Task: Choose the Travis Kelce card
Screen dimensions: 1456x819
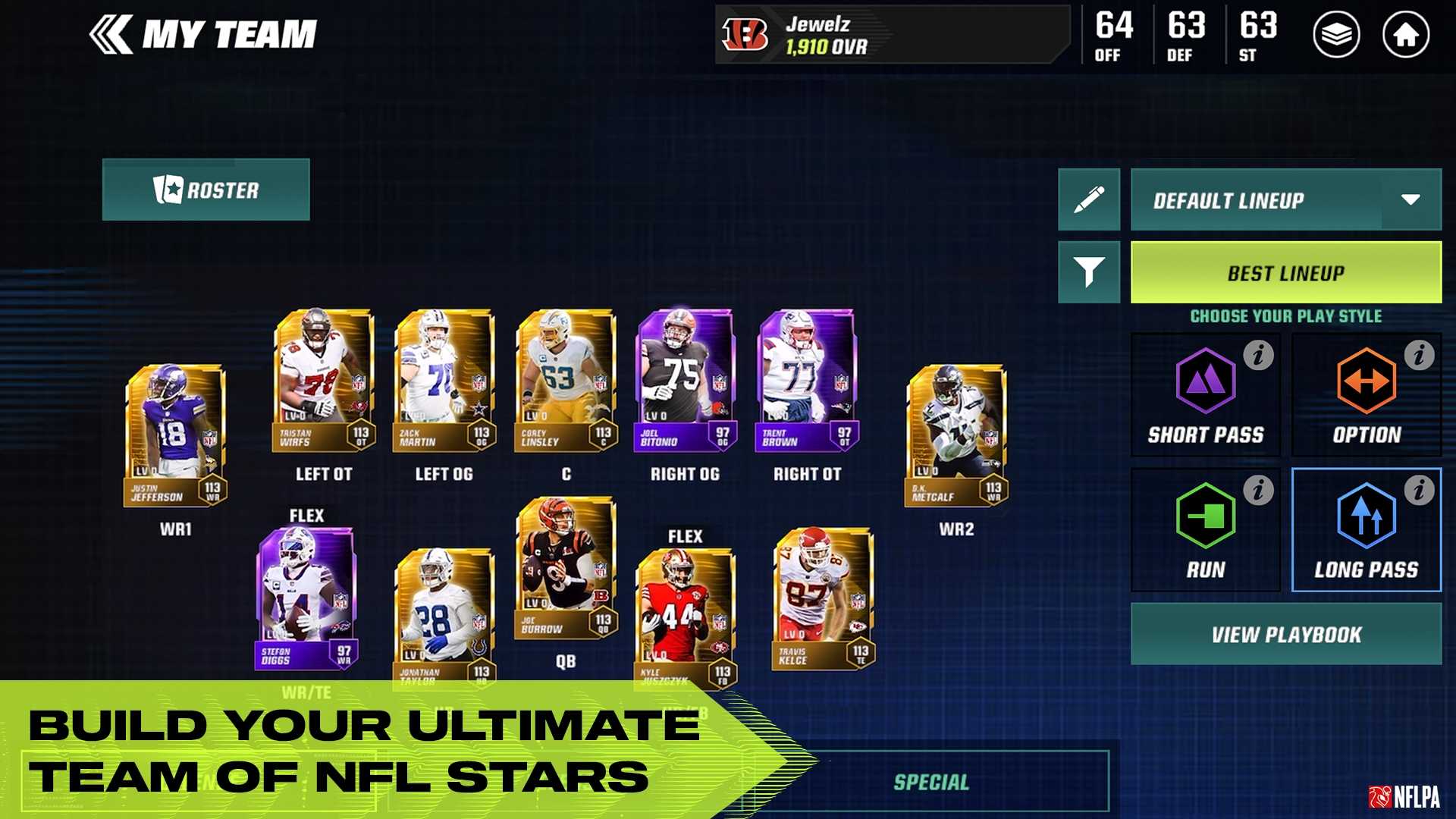Action: pos(823,599)
